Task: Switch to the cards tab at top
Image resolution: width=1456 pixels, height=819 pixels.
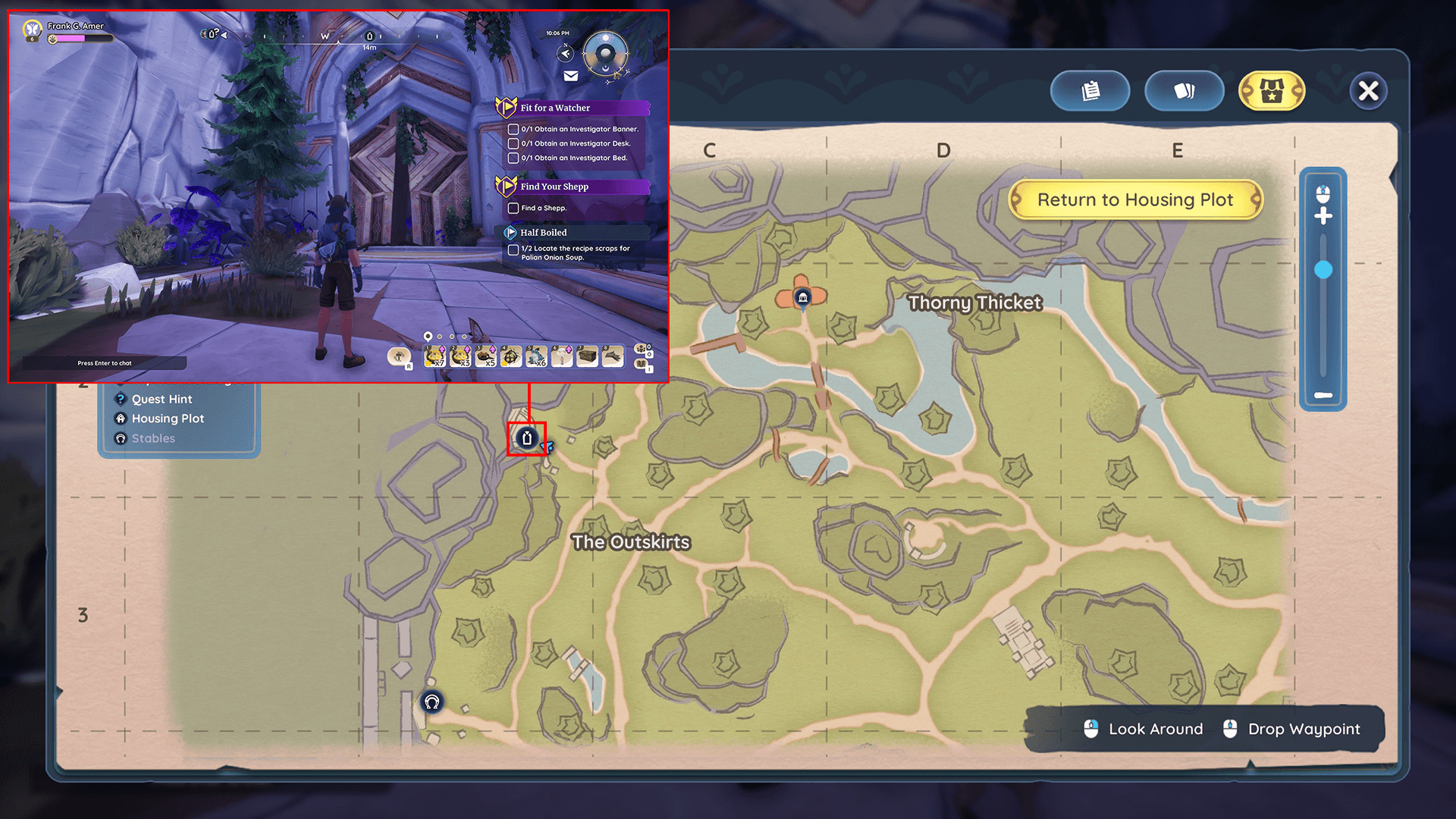Action: (x=1184, y=90)
